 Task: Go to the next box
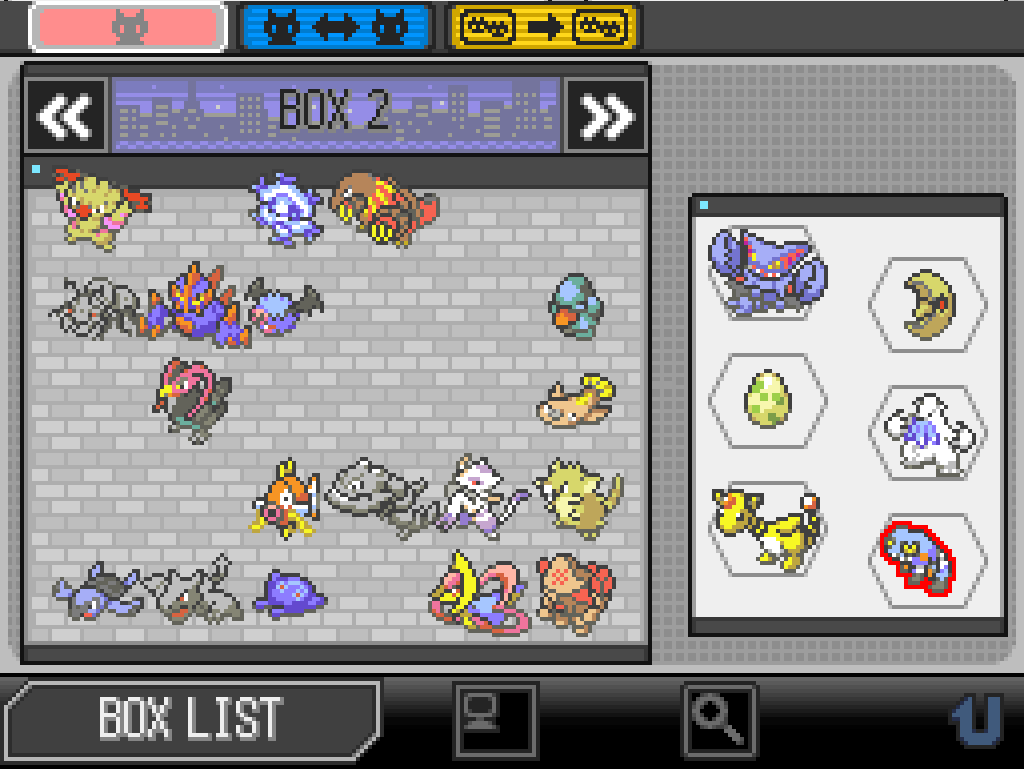606,116
